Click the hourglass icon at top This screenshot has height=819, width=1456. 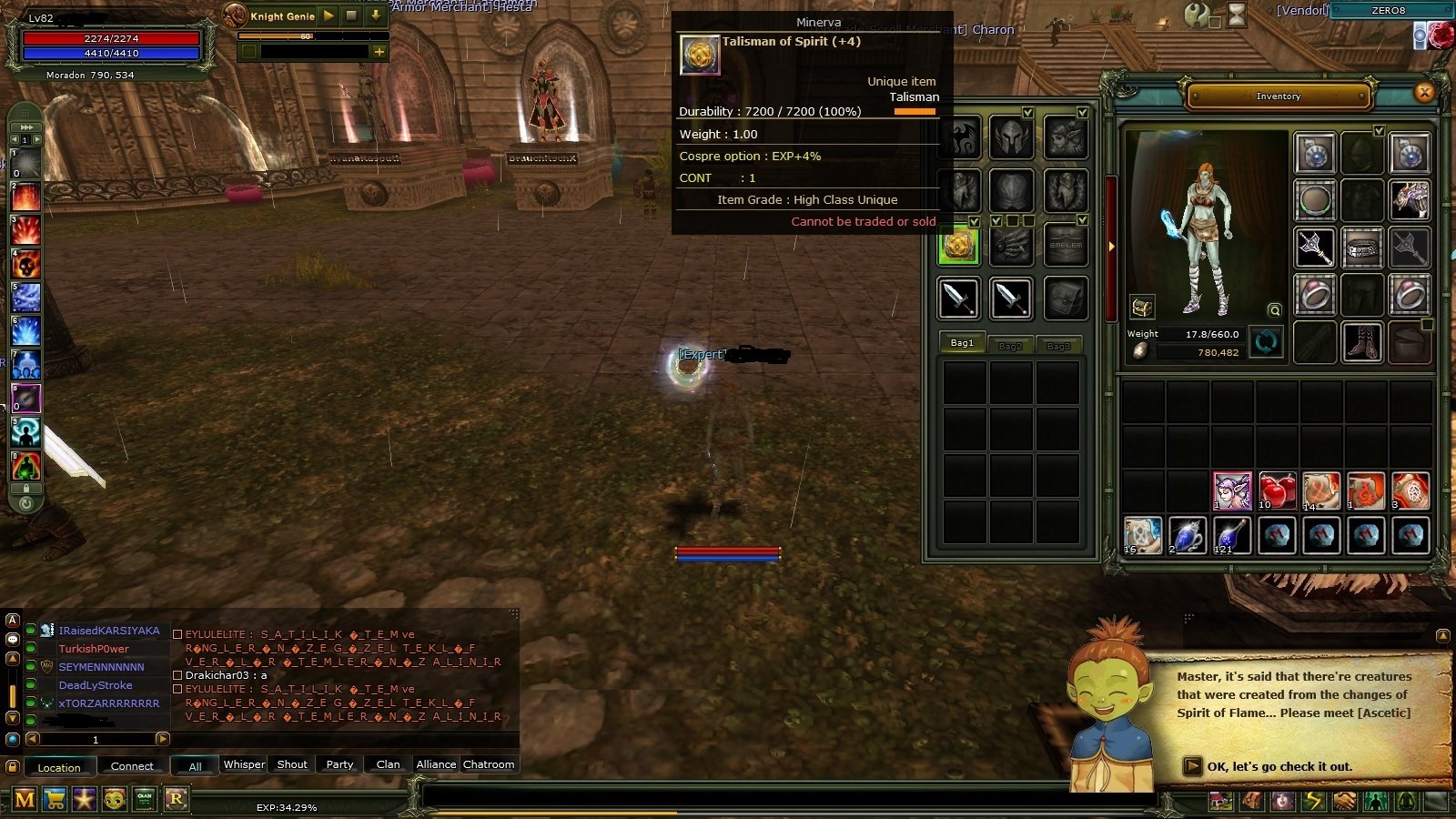click(x=1237, y=14)
